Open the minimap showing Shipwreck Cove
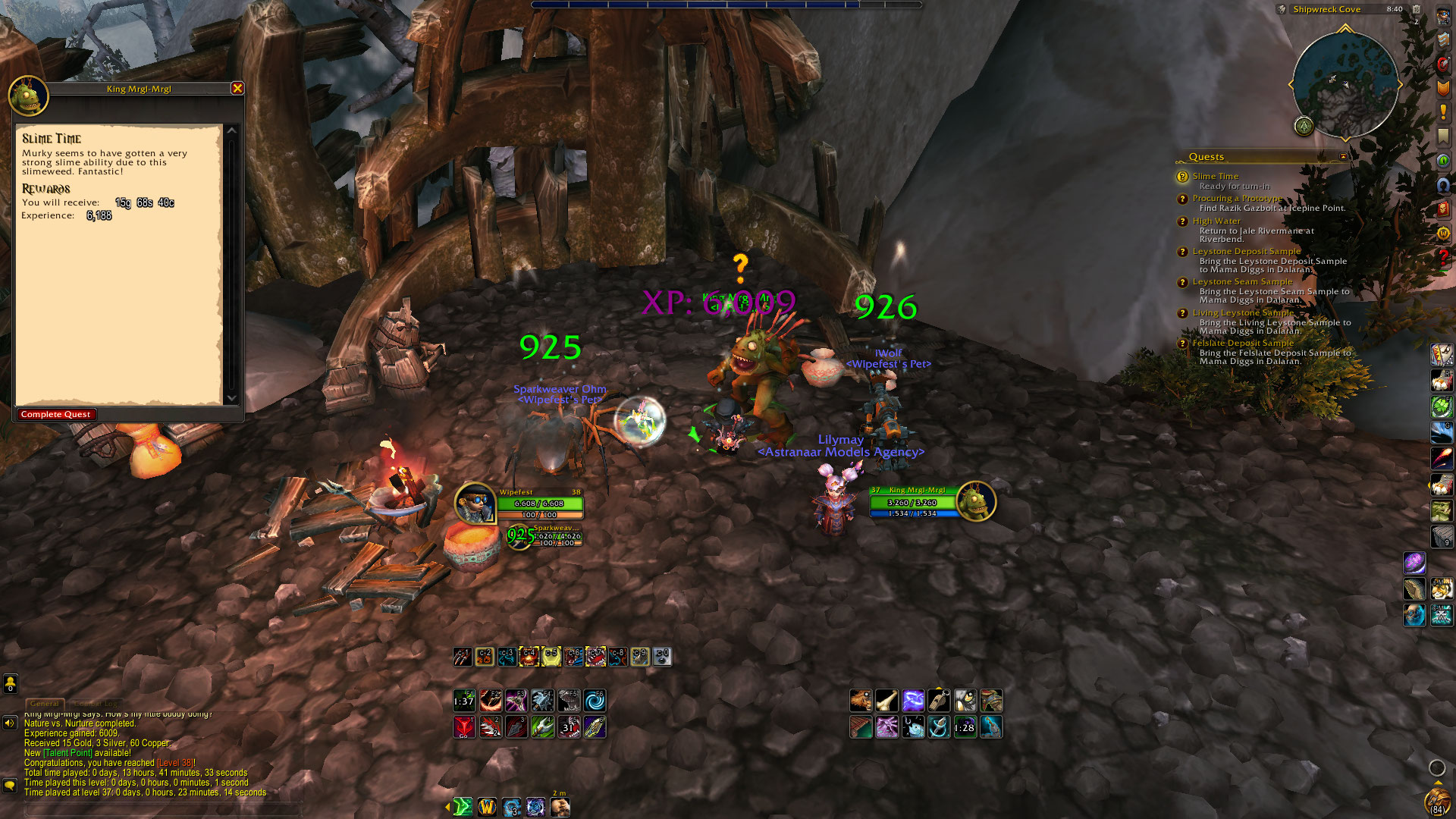The width and height of the screenshot is (1456, 819). point(1345,82)
